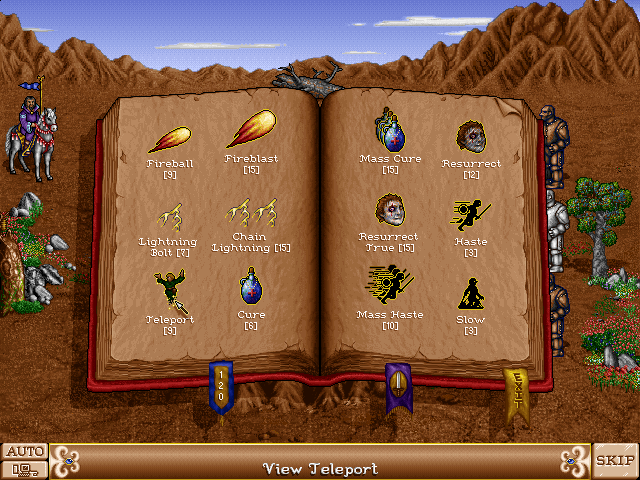The height and width of the screenshot is (480, 640).
Task: Select the Resurrect True spell
Action: pos(390,211)
